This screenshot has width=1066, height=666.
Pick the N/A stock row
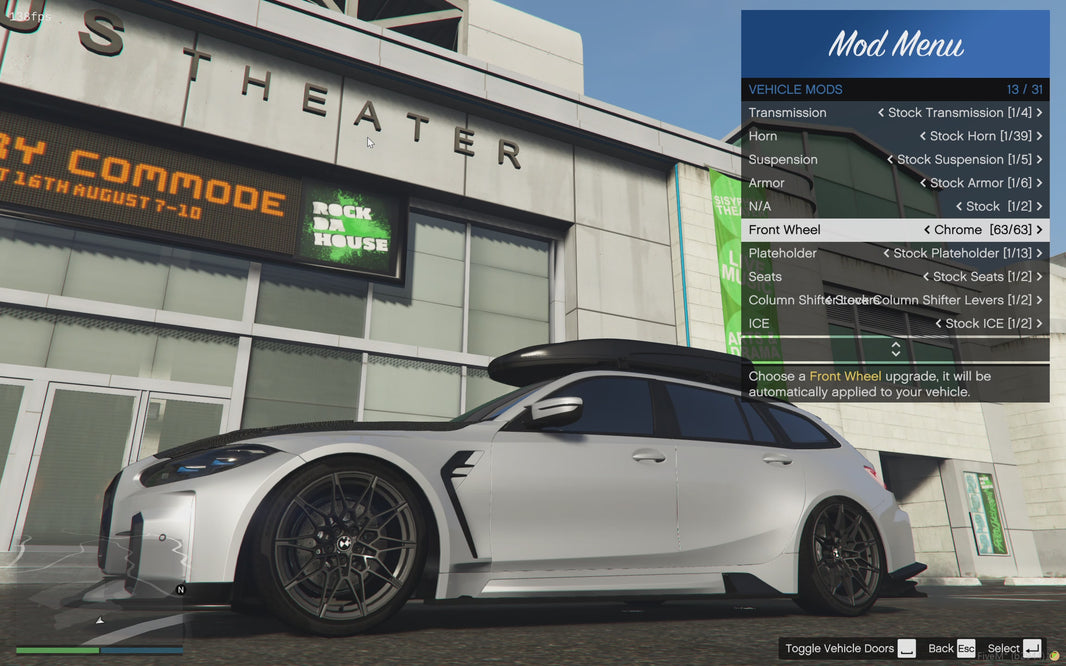895,206
